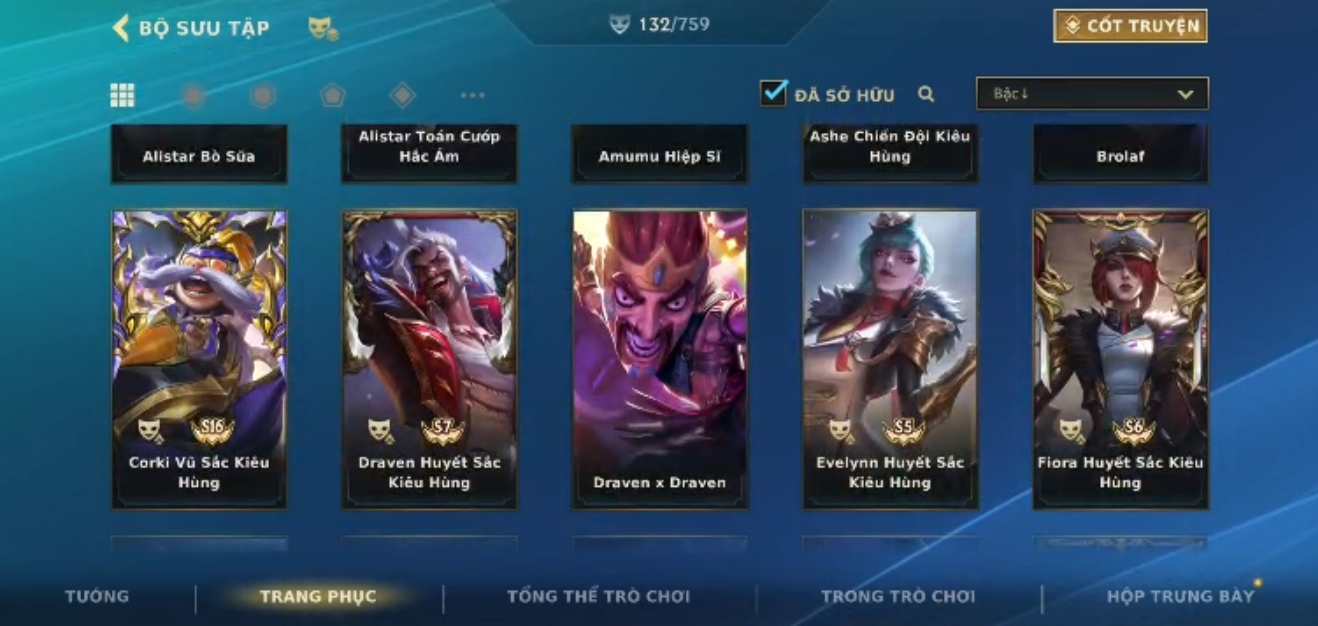The image size is (1318, 626).
Task: Select Draven Huyết Sắc Kiêu Hùng skin card
Action: pyautogui.click(x=429, y=358)
